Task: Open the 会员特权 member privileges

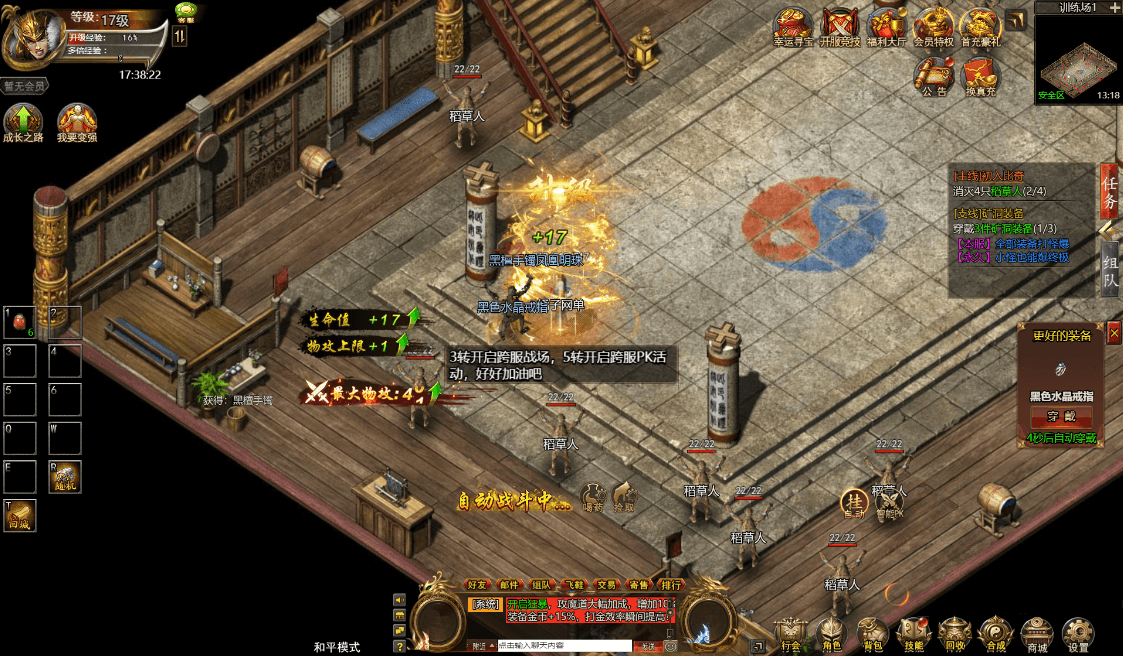Action: pyautogui.click(x=934, y=25)
